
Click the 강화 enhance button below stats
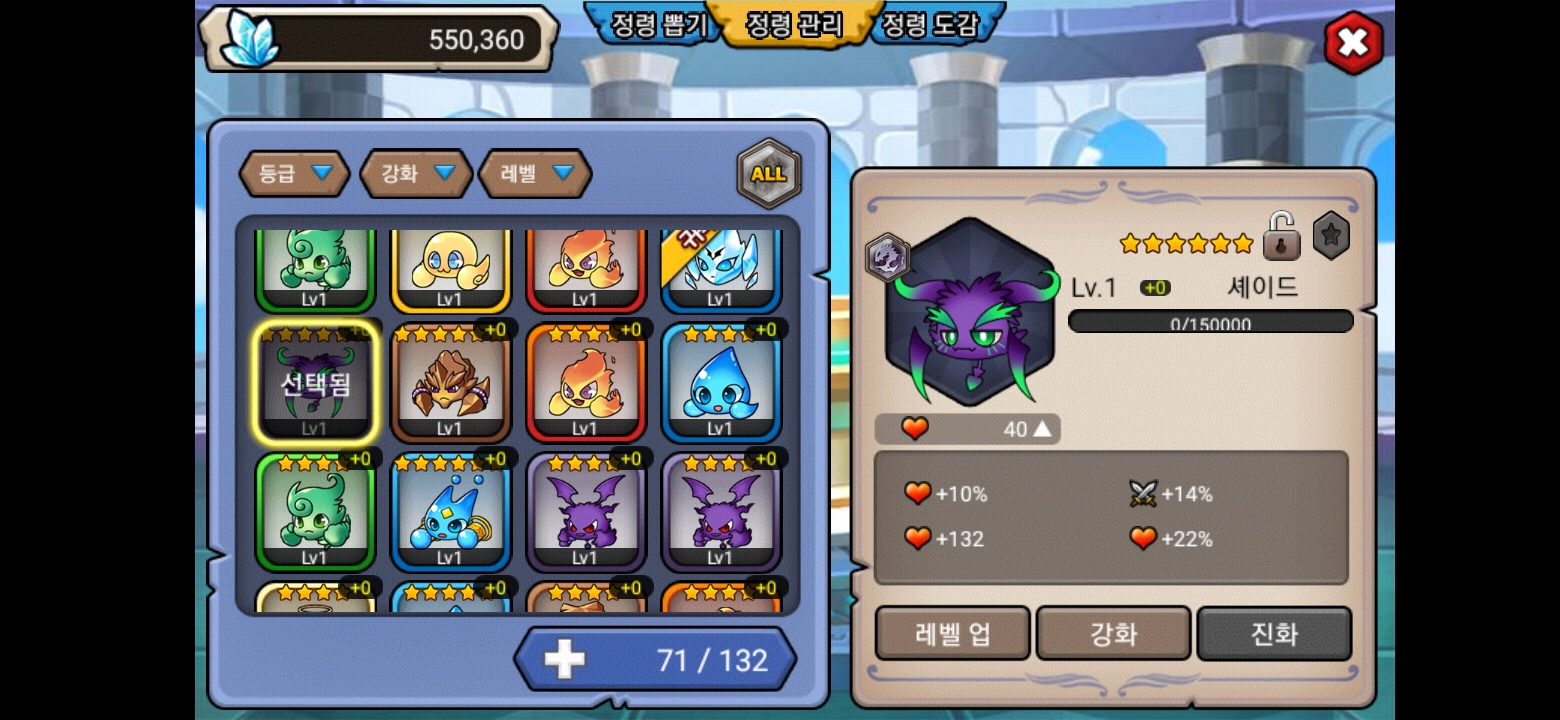[1113, 634]
